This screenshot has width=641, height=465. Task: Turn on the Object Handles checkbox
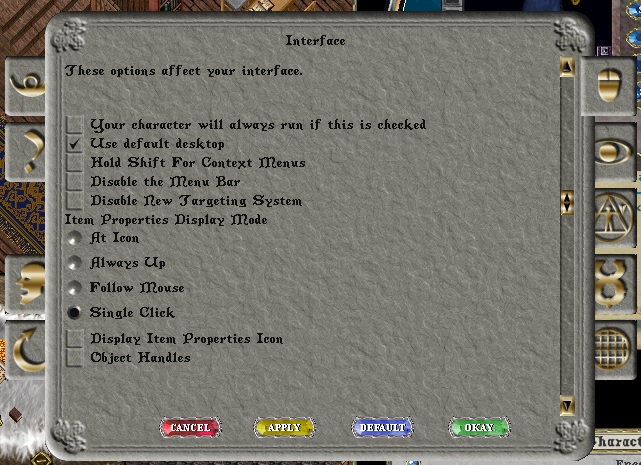(75, 358)
